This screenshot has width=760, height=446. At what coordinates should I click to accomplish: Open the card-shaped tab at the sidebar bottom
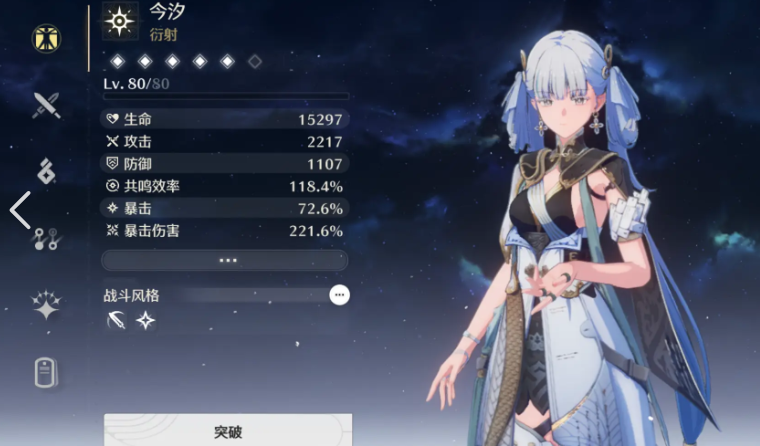tap(46, 372)
